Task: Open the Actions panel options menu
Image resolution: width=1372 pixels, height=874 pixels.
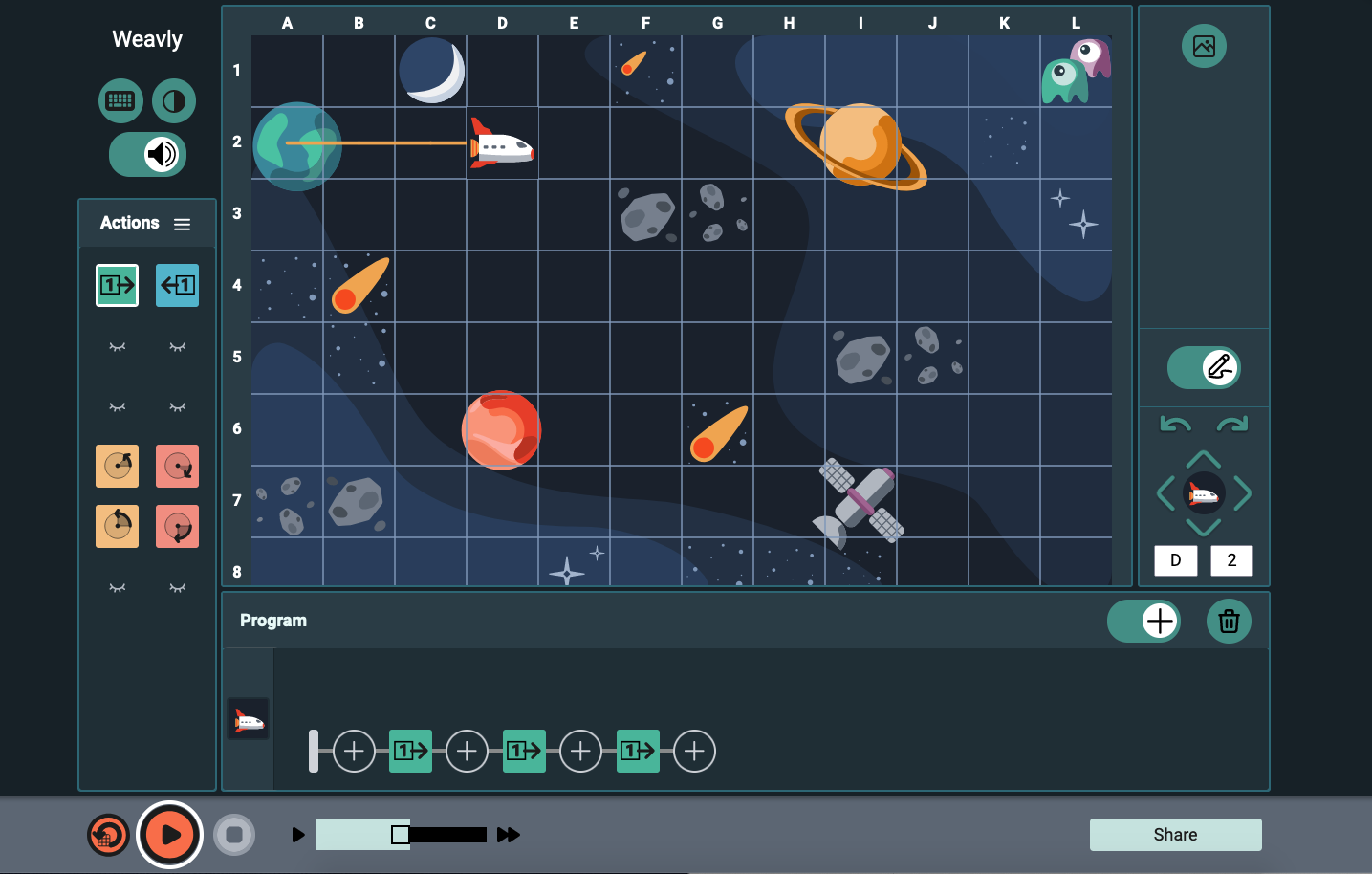Action: pos(182,223)
